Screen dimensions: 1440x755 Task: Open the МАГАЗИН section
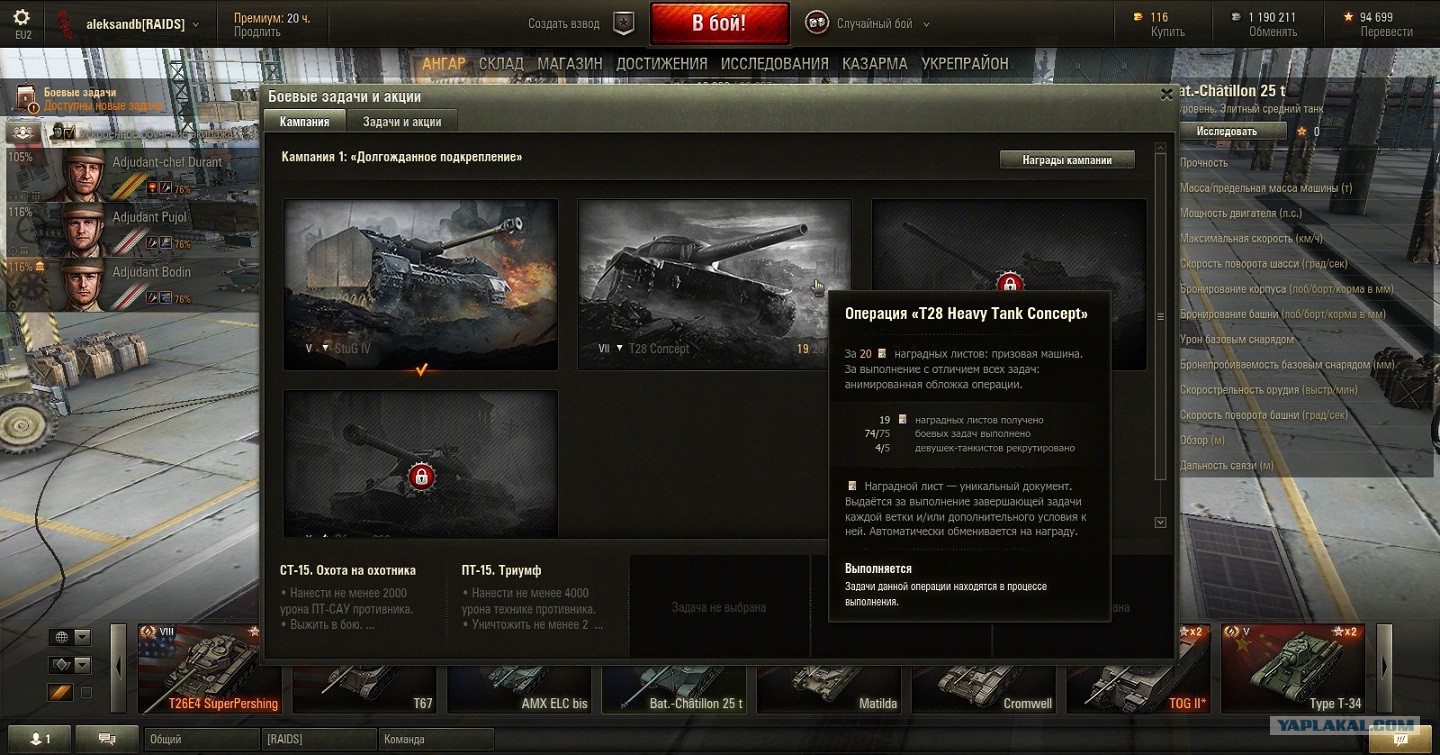(x=569, y=63)
